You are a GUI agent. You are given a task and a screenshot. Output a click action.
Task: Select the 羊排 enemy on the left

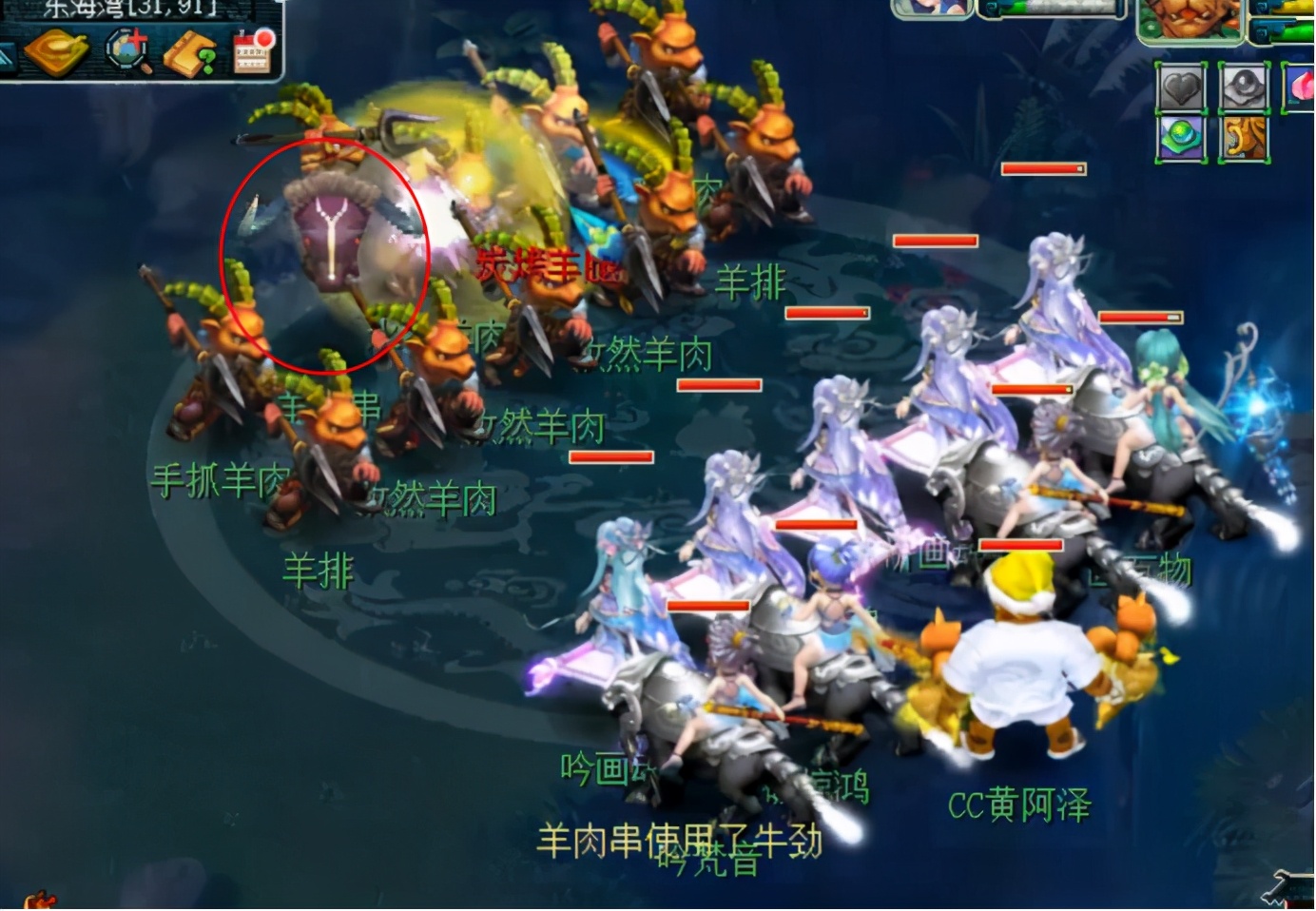(319, 571)
